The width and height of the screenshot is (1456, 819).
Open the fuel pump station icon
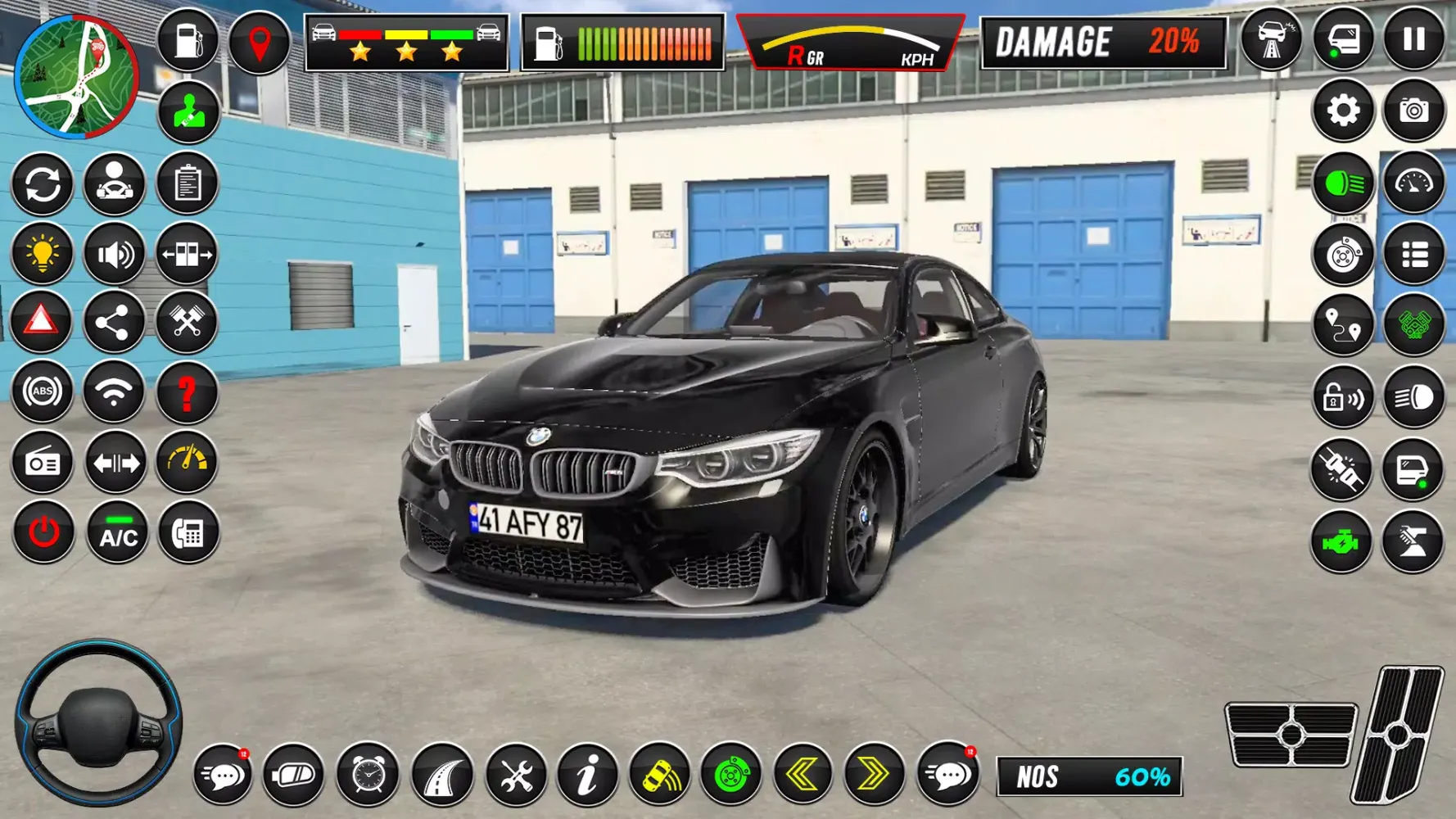tap(188, 39)
